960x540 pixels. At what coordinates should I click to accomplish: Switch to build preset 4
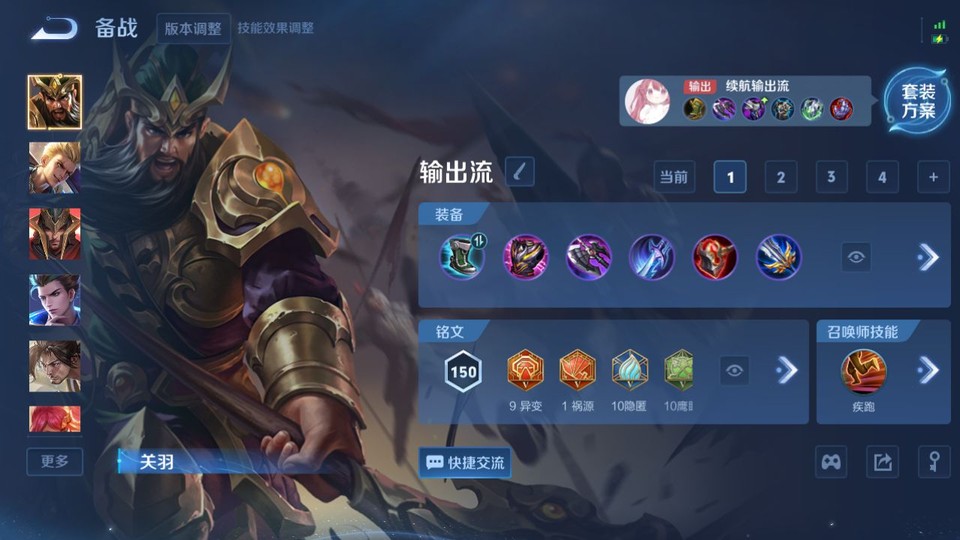(x=881, y=177)
